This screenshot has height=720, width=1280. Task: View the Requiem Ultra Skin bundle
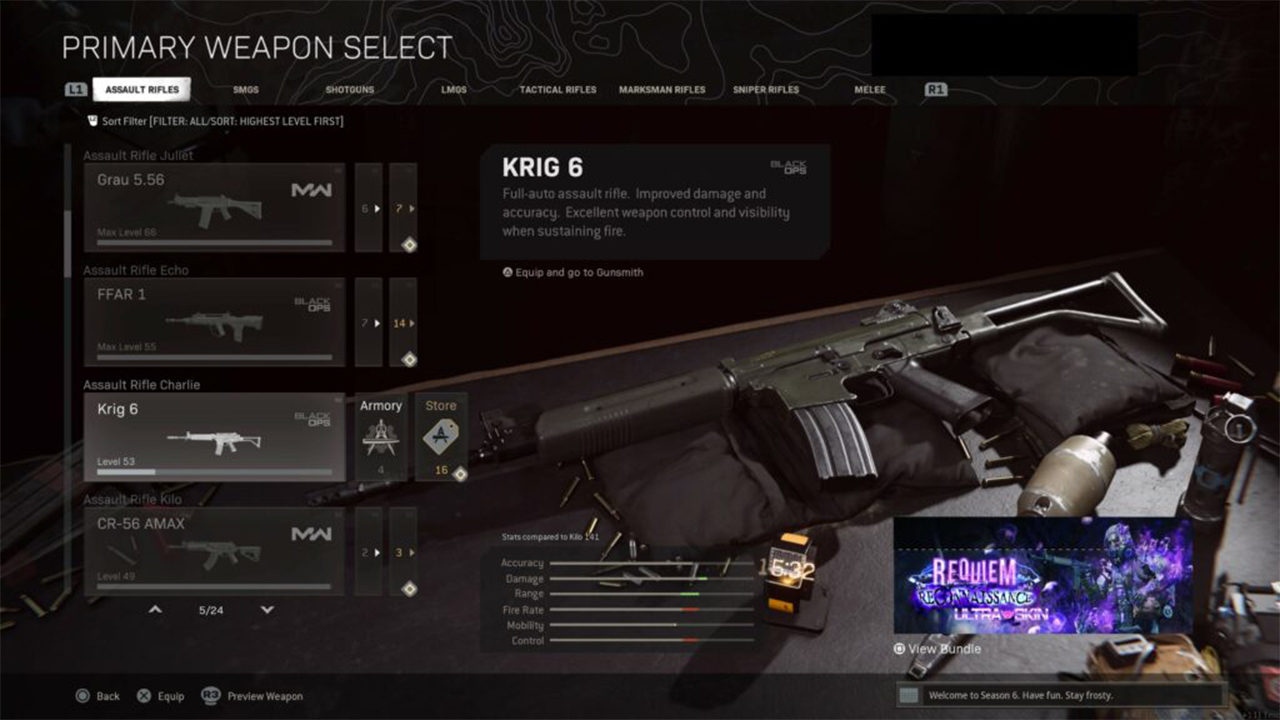(1043, 576)
